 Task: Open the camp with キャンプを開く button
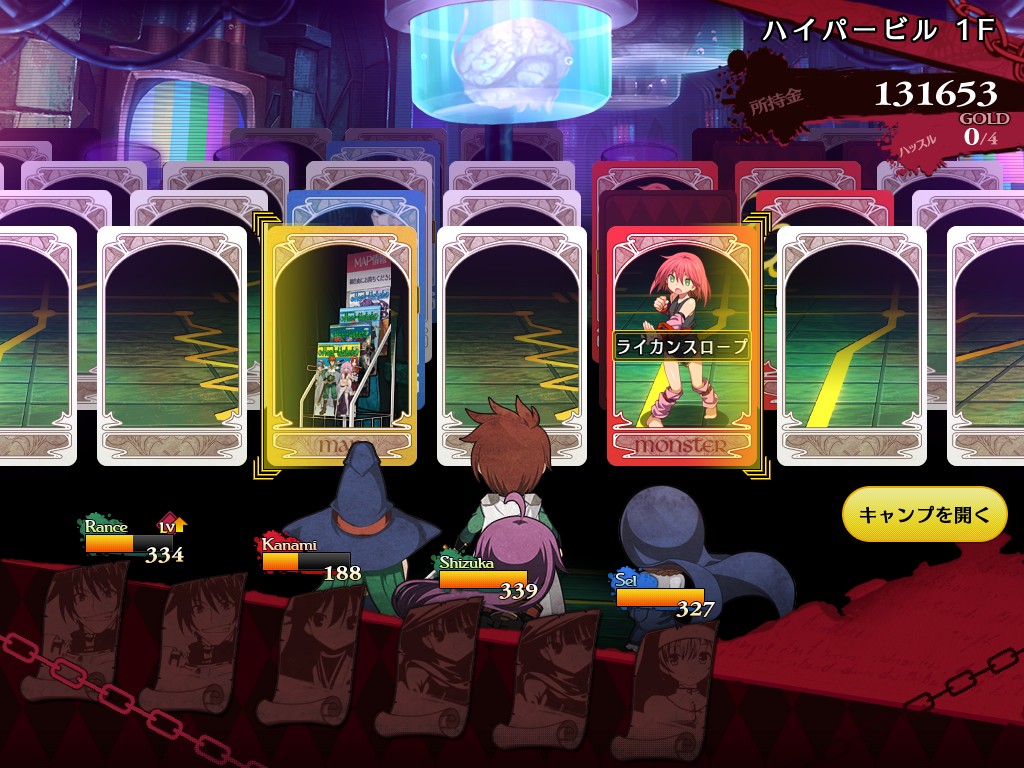click(x=924, y=515)
